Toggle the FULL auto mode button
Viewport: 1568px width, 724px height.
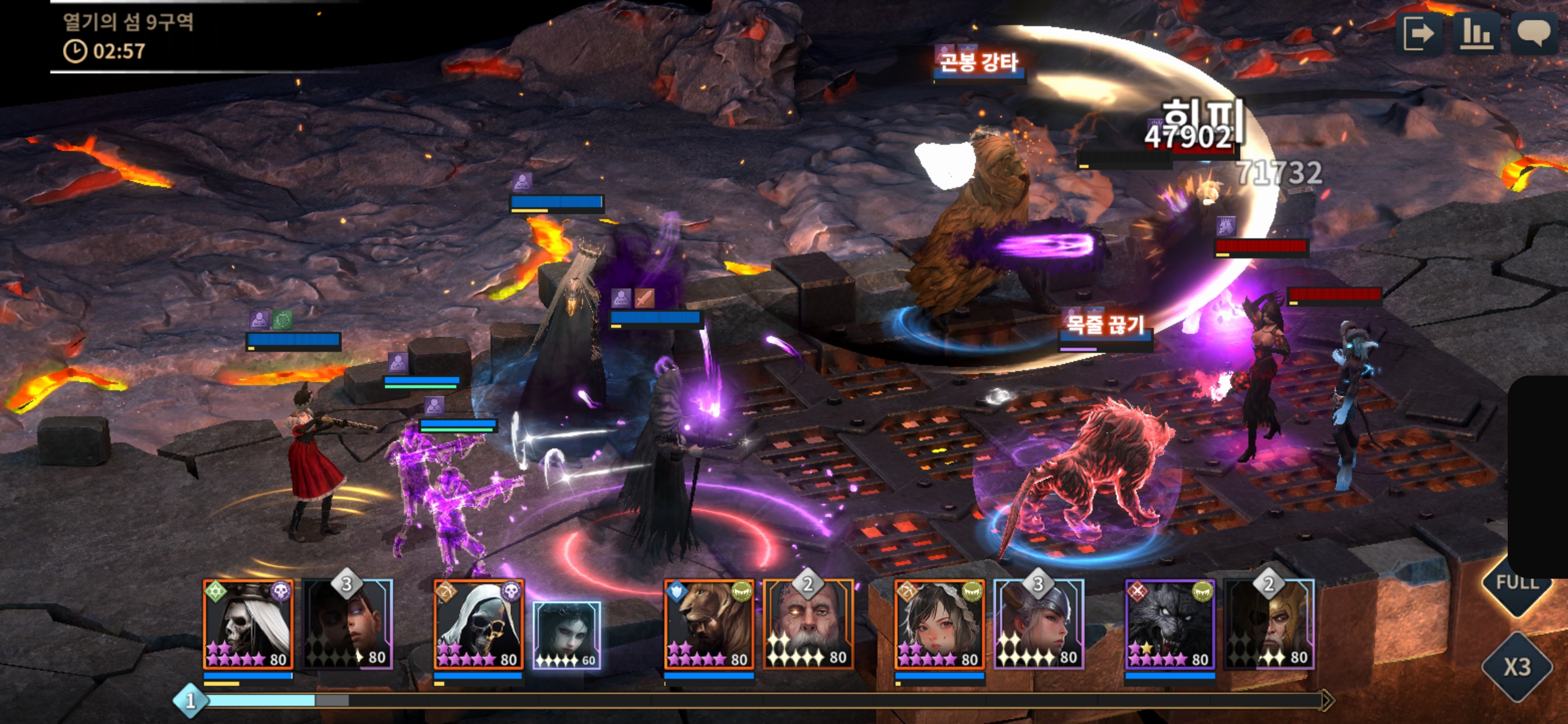coord(1517,583)
